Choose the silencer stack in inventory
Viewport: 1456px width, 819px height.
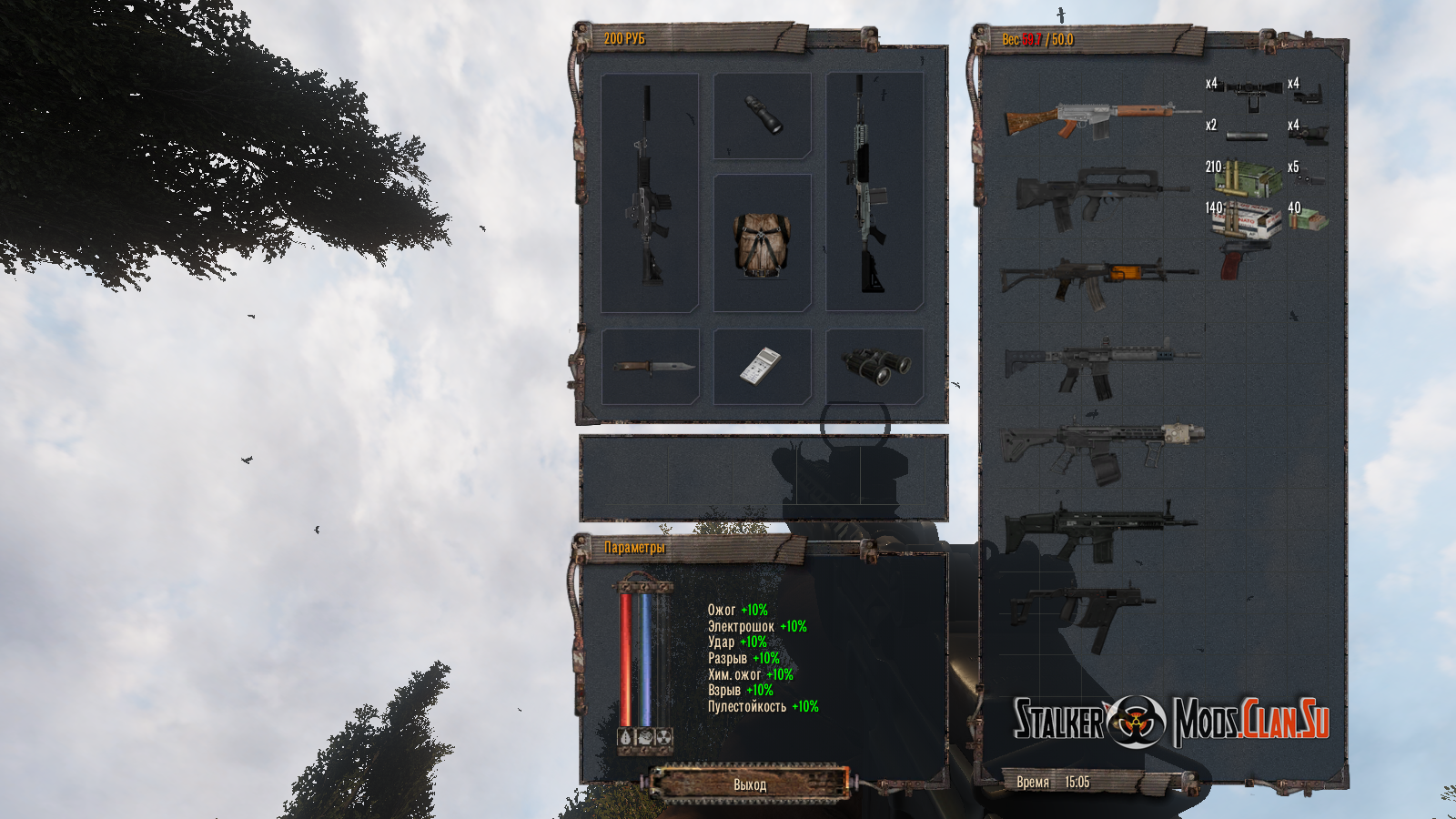click(1246, 136)
